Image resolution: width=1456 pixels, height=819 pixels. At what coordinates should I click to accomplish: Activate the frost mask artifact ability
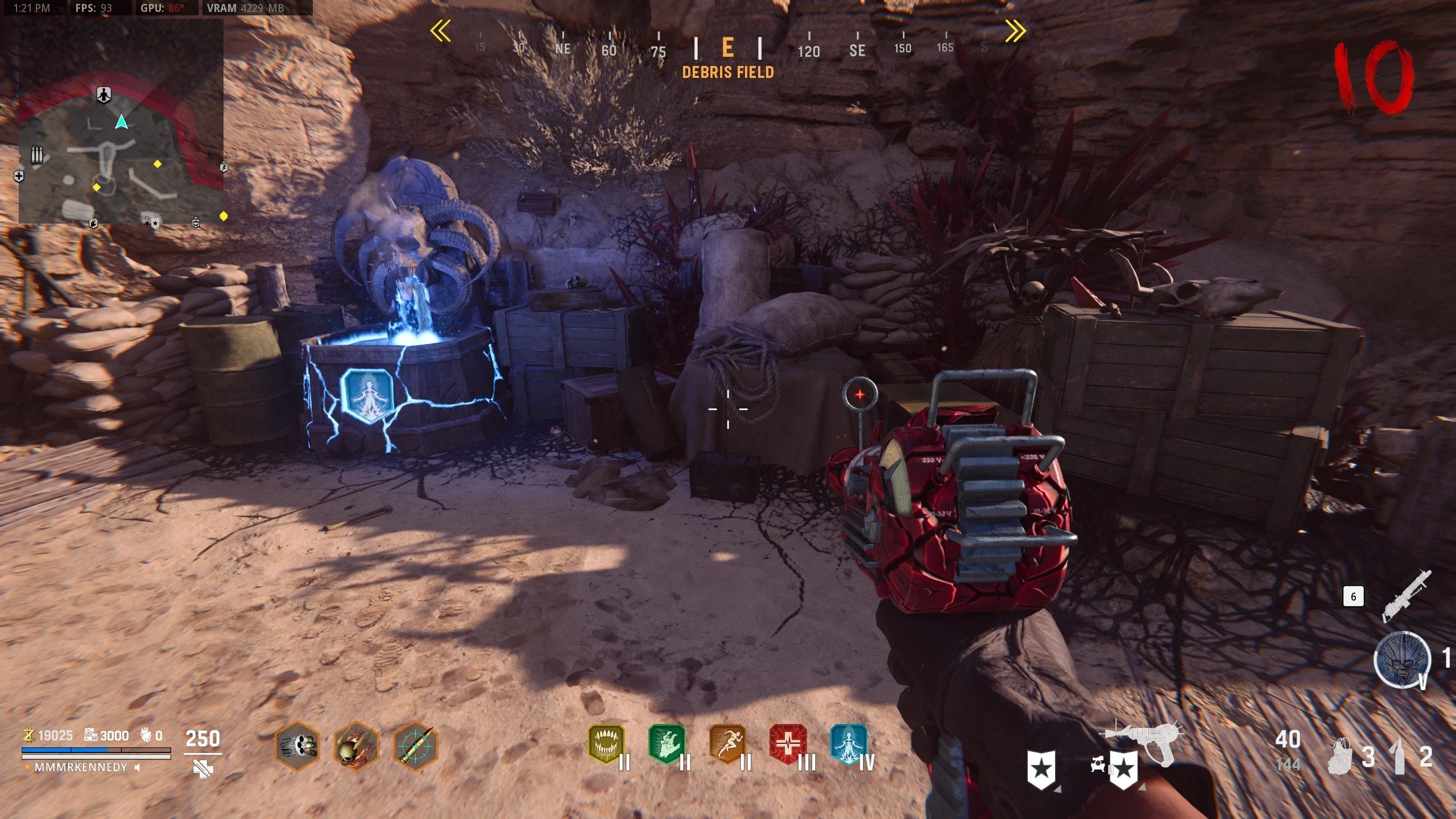1402,660
